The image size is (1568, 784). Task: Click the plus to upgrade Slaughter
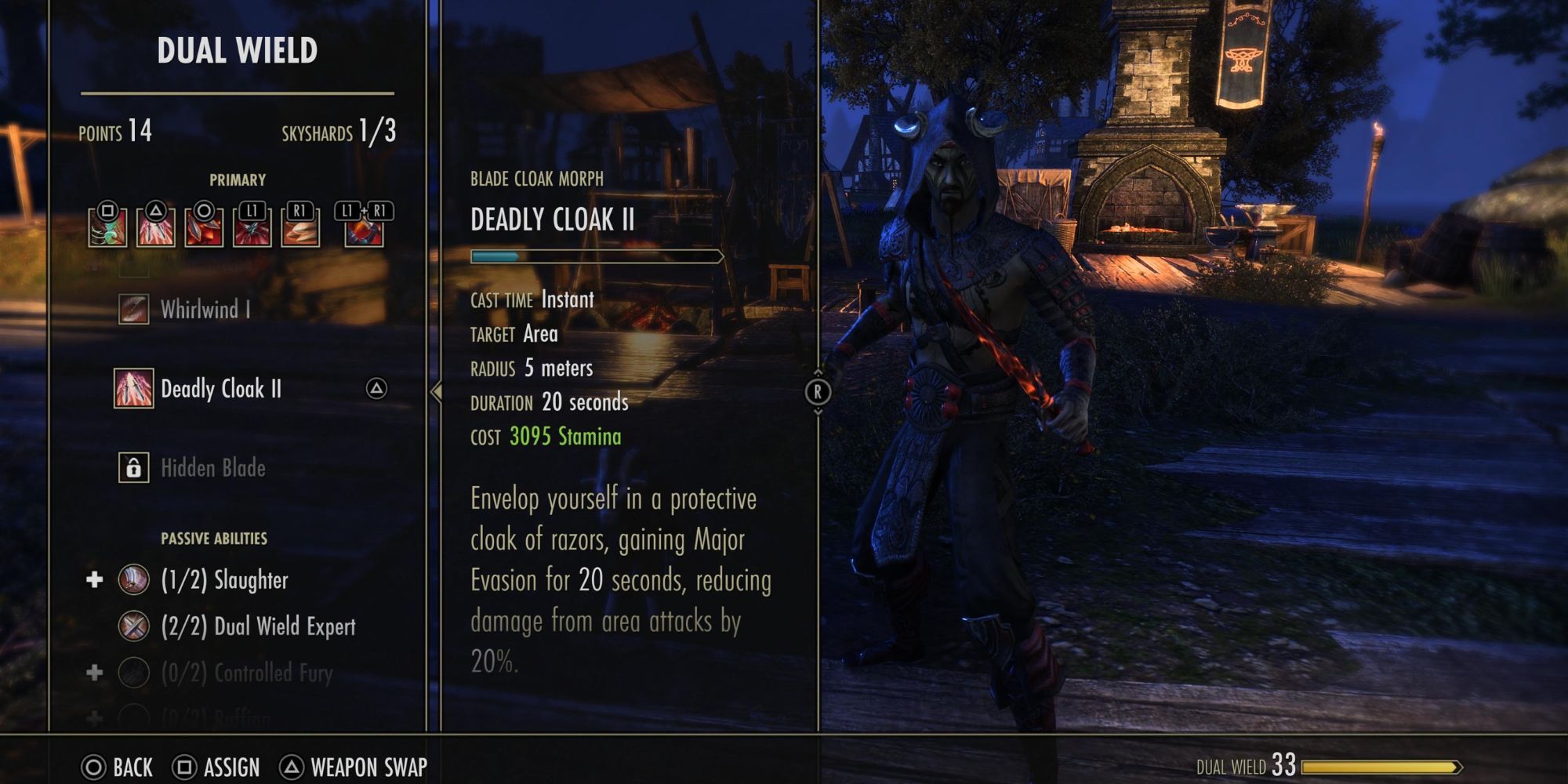click(x=93, y=580)
